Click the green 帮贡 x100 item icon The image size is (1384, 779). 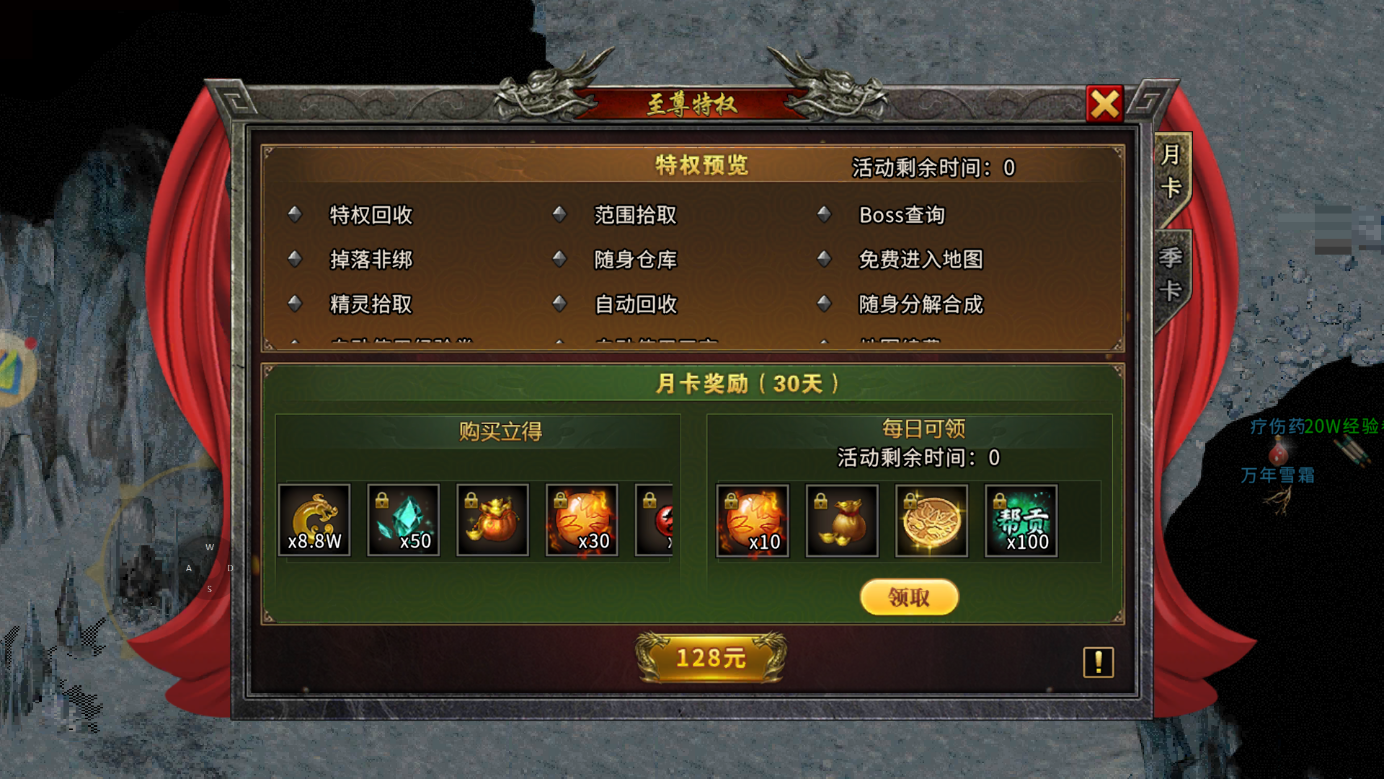point(1020,519)
